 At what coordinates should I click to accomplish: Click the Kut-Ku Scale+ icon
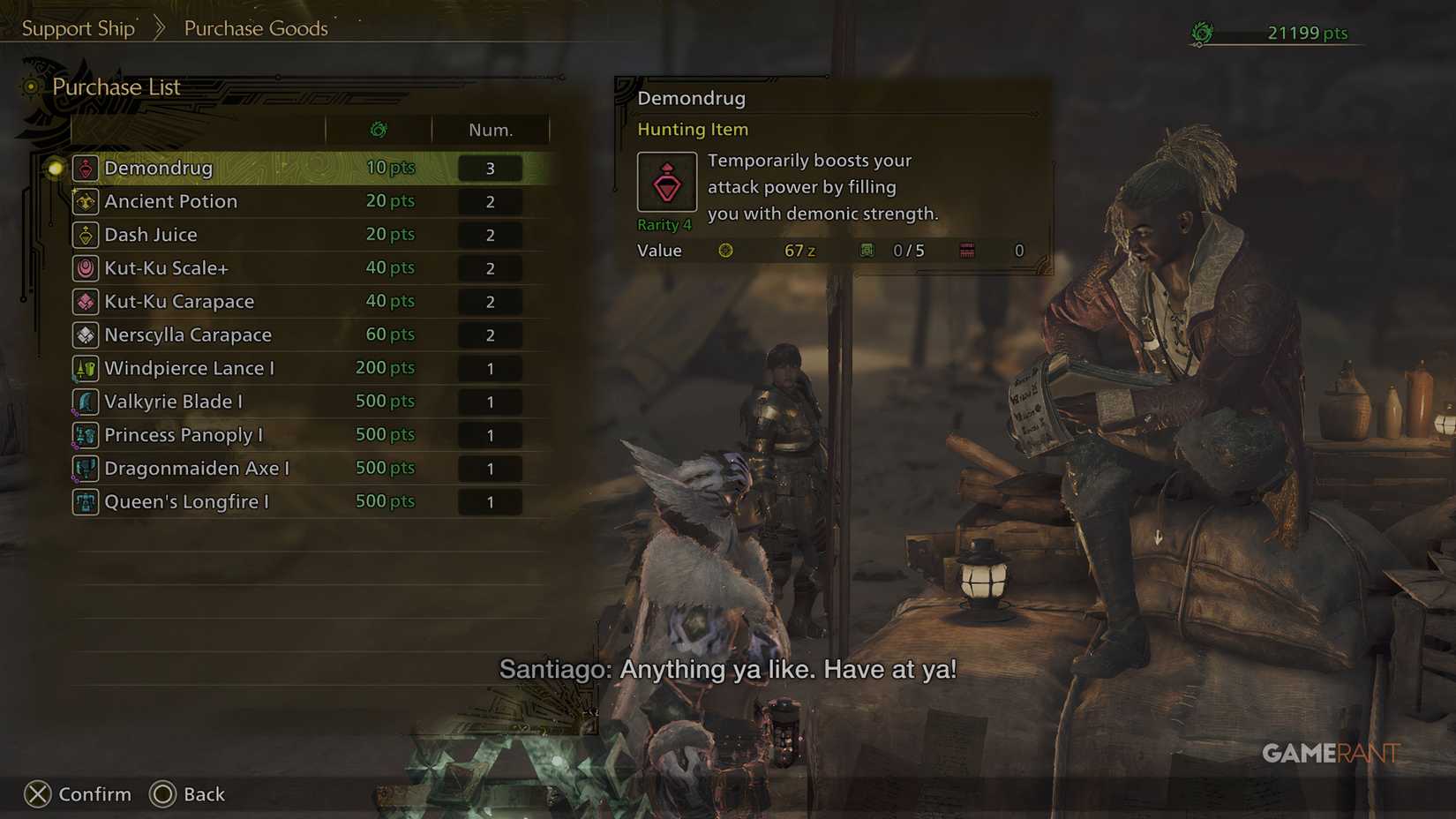pos(85,267)
